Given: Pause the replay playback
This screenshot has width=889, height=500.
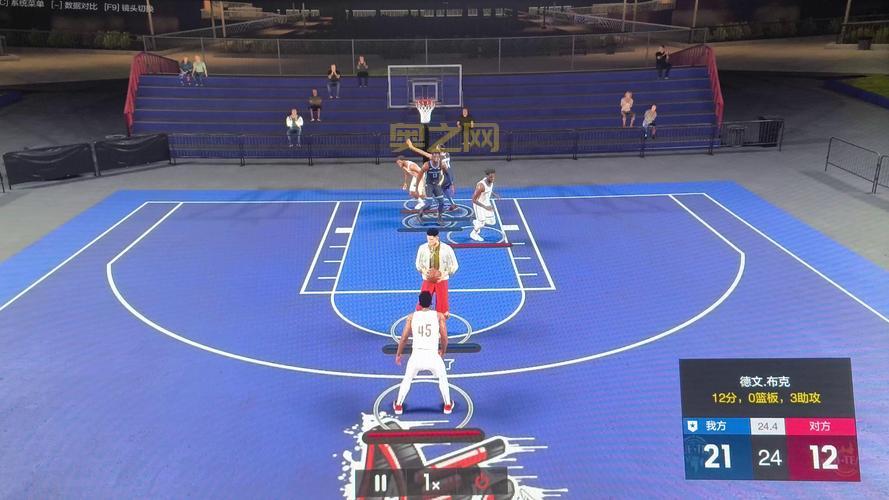Looking at the screenshot, I should (x=380, y=483).
